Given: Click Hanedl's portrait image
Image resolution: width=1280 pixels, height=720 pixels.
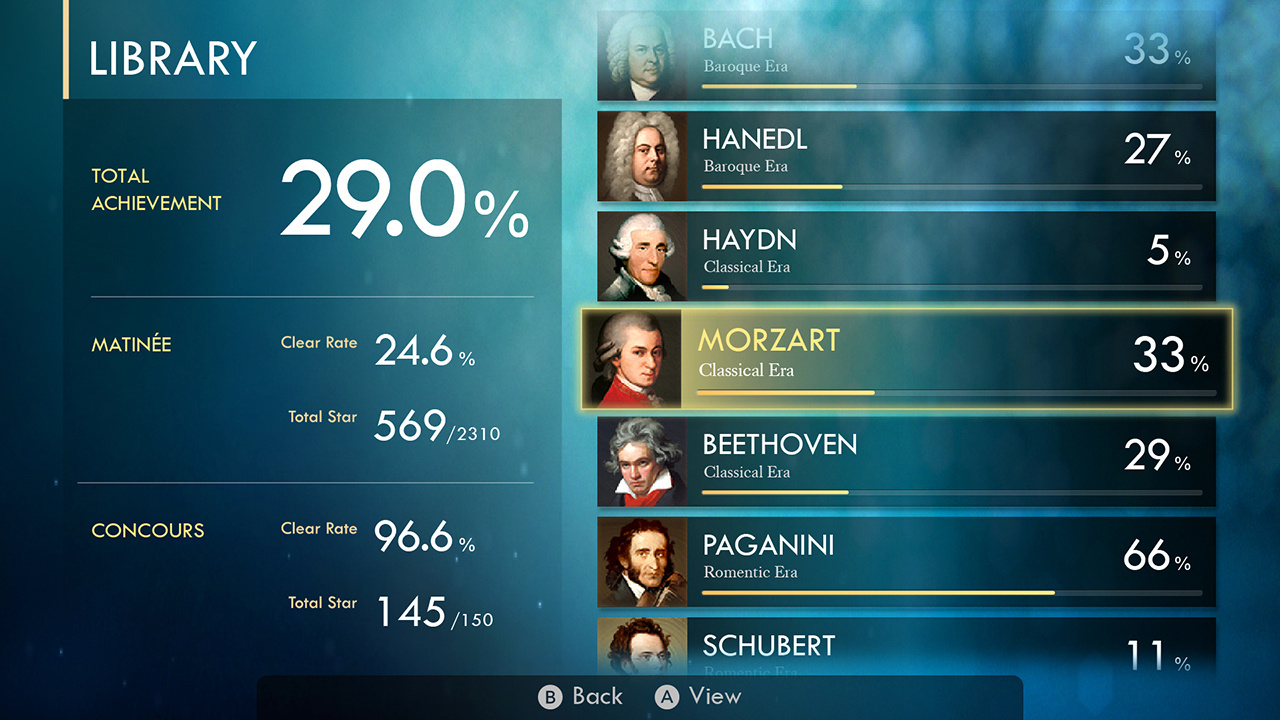Looking at the screenshot, I should (x=643, y=155).
